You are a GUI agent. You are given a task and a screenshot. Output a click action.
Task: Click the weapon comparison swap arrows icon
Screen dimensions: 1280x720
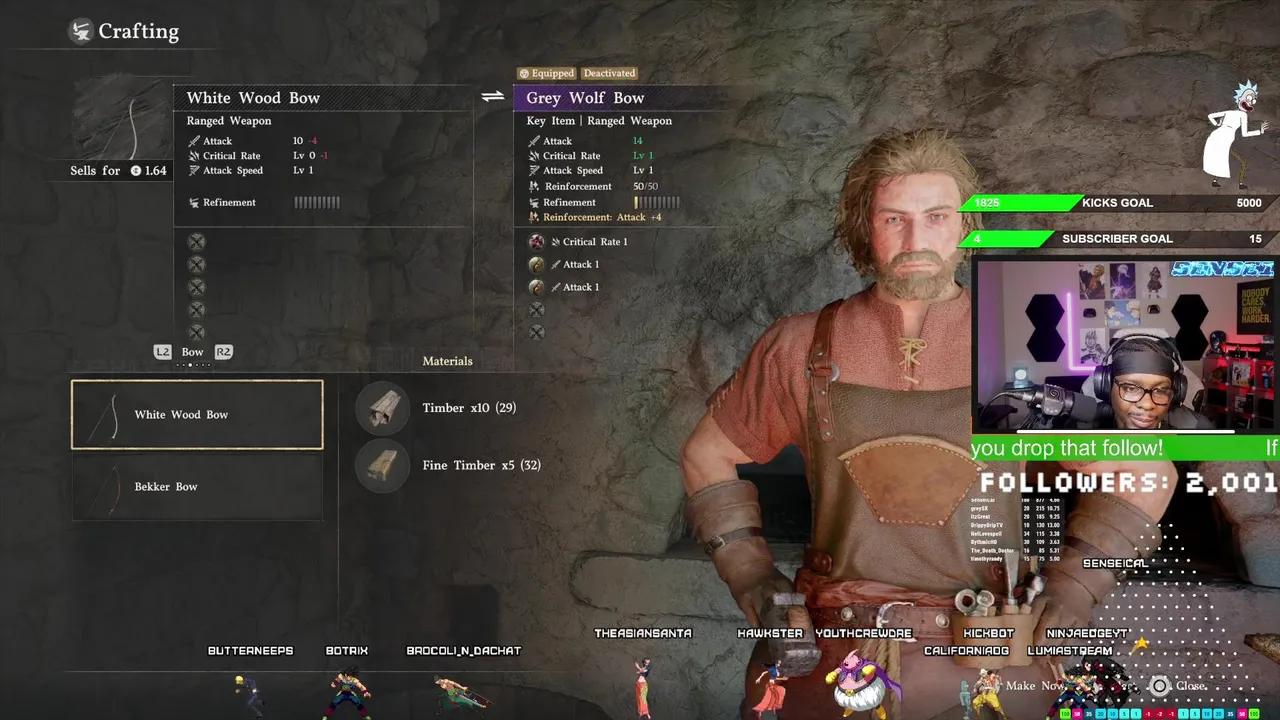(x=491, y=95)
